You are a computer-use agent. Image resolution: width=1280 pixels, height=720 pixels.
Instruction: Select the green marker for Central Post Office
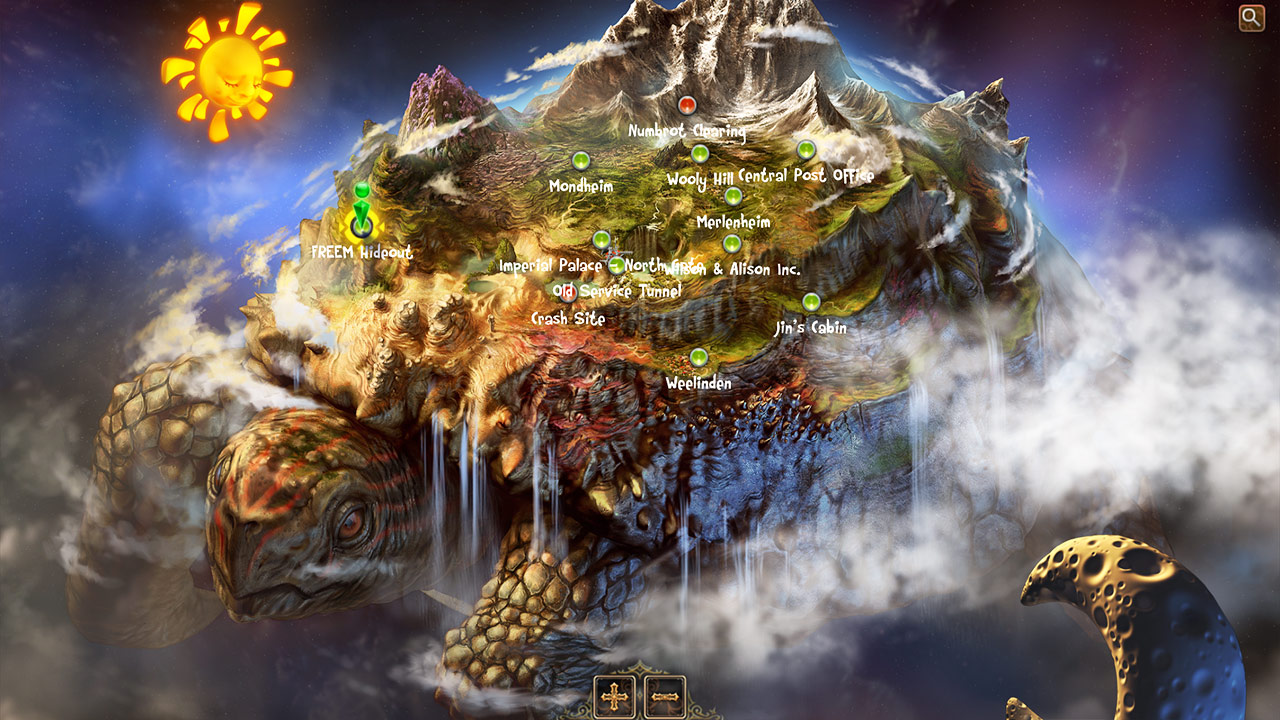pos(806,150)
